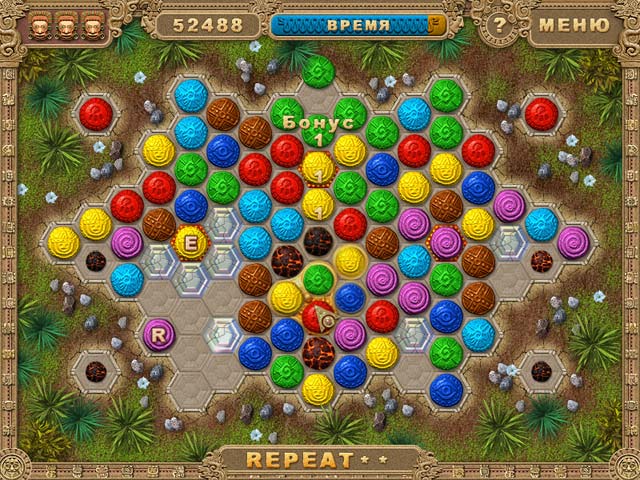Click the central red marble launcher
The width and height of the screenshot is (640, 480).
click(x=319, y=316)
